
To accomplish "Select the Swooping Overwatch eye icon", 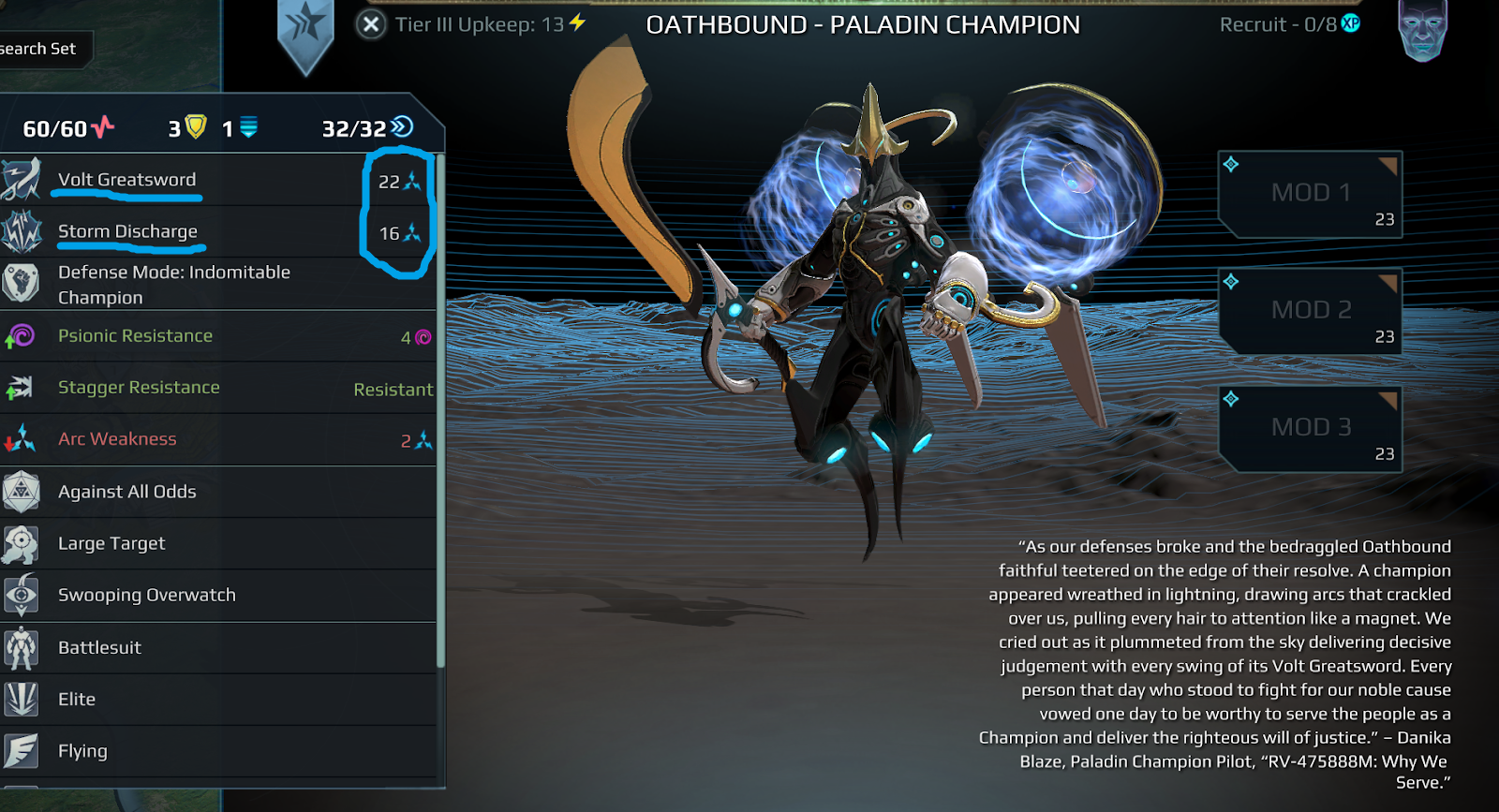I will [x=21, y=595].
